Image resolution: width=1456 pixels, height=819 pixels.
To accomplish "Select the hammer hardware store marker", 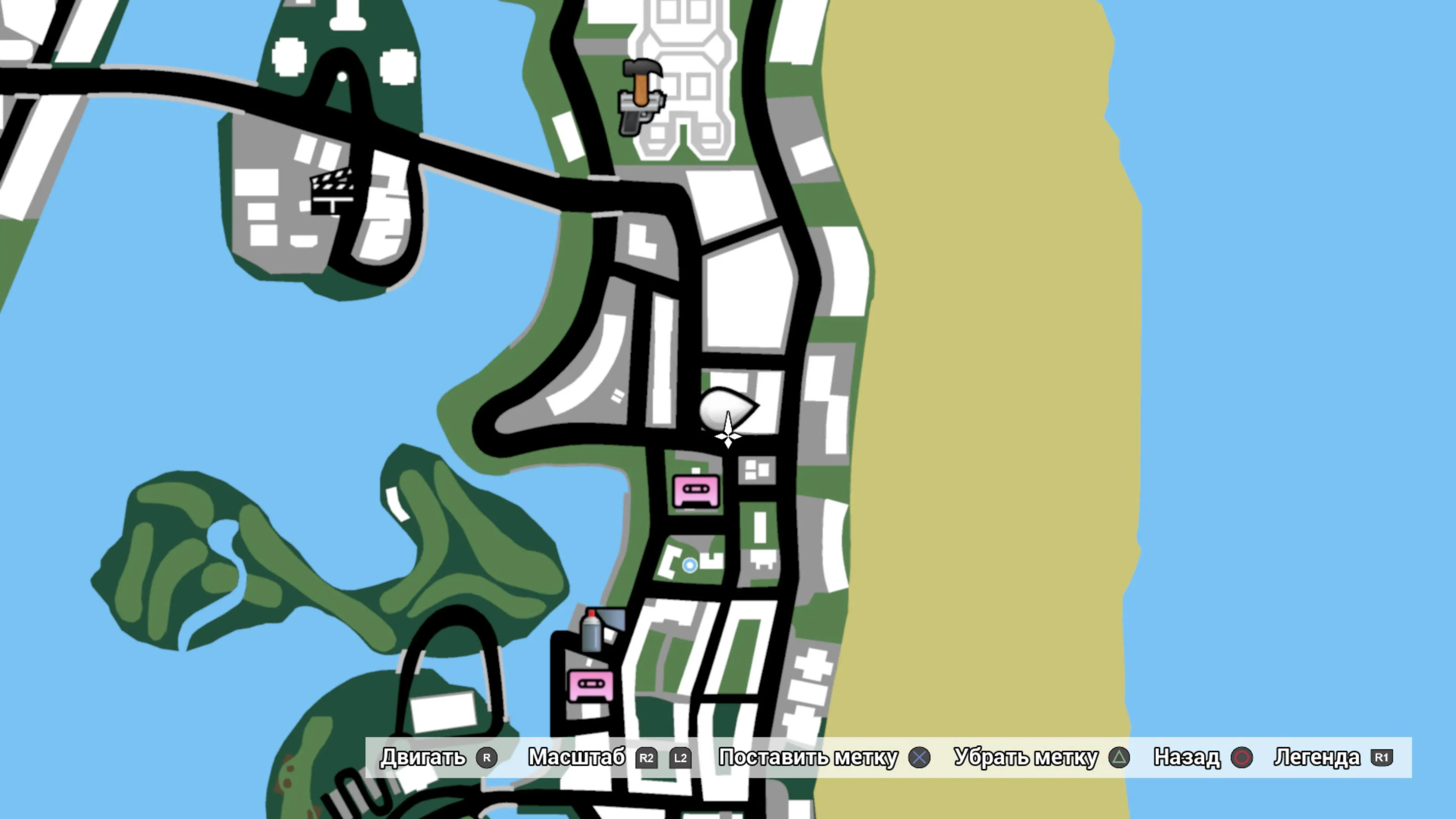I will [642, 80].
